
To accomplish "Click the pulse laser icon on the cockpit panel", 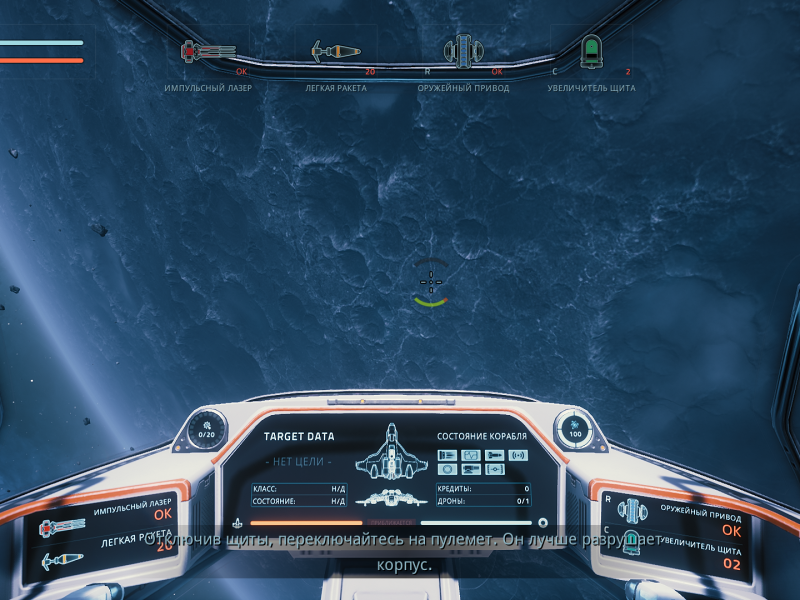I will 62,527.
